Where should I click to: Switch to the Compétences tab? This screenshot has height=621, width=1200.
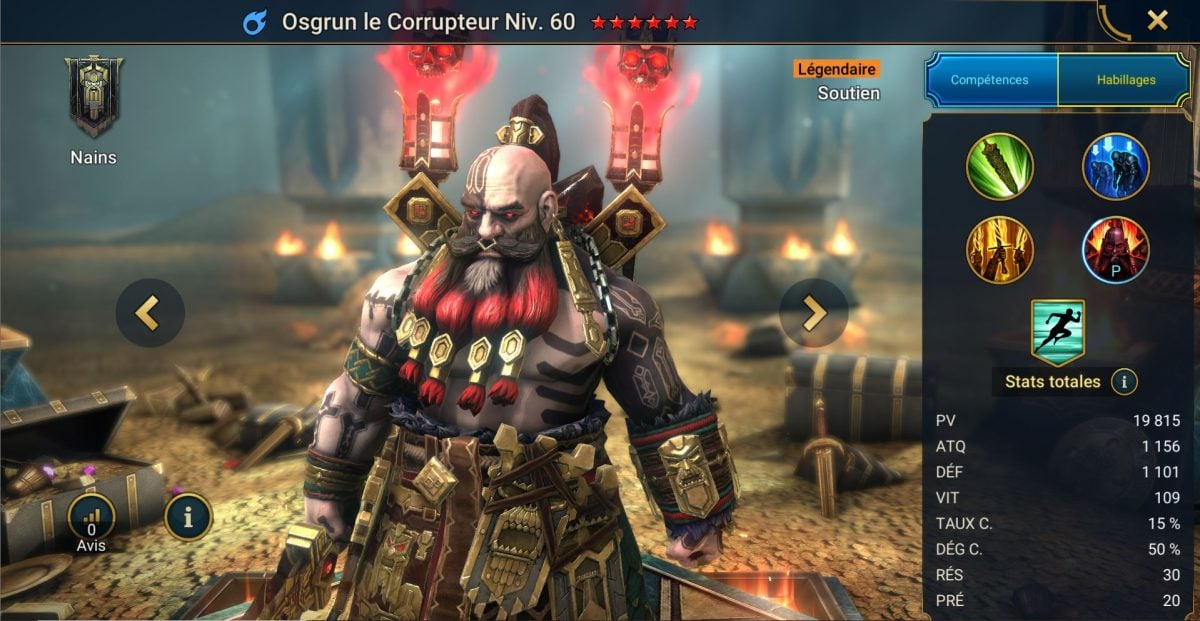coord(990,80)
